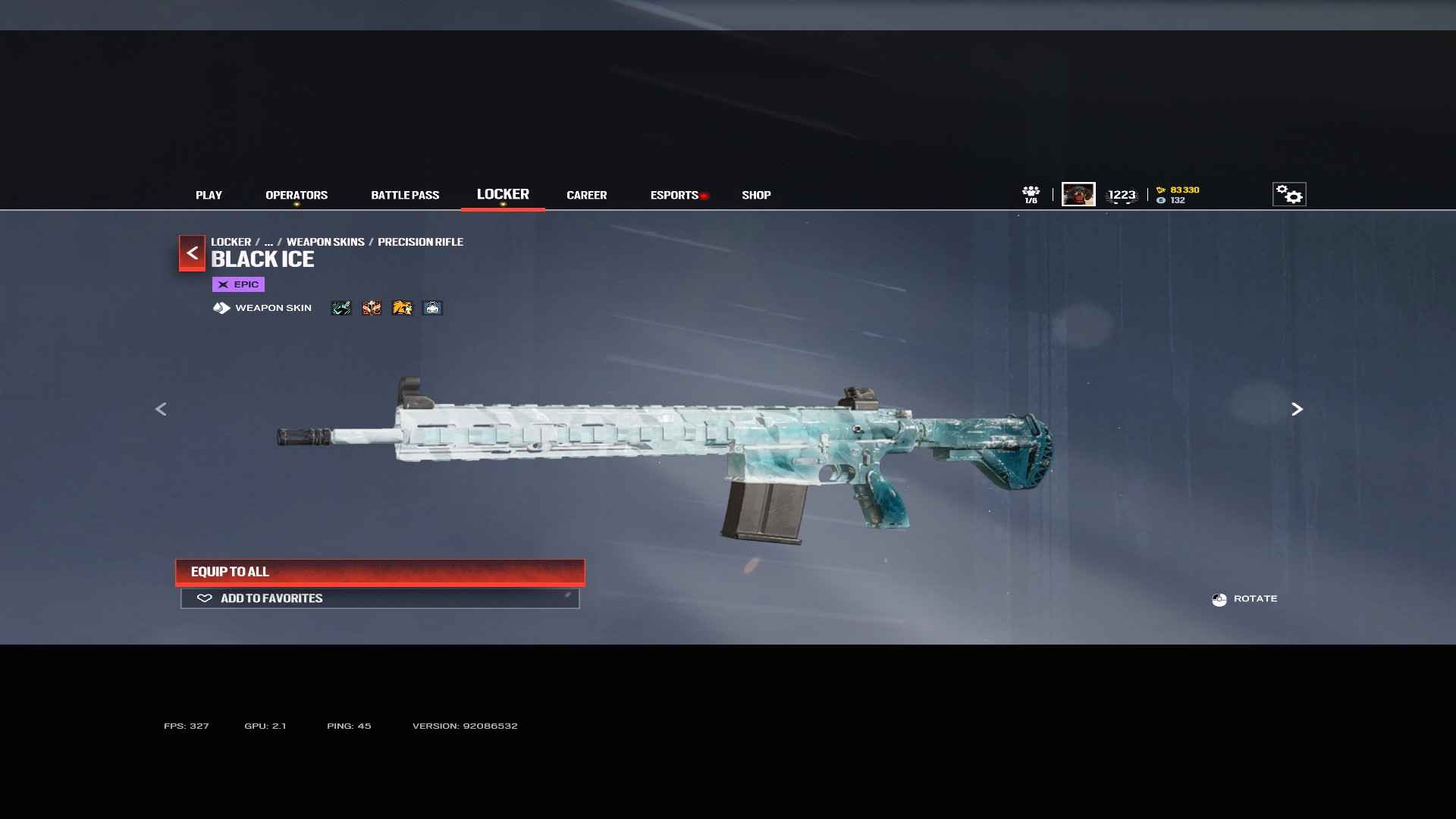
Task: Go to the Career tab
Action: [586, 195]
